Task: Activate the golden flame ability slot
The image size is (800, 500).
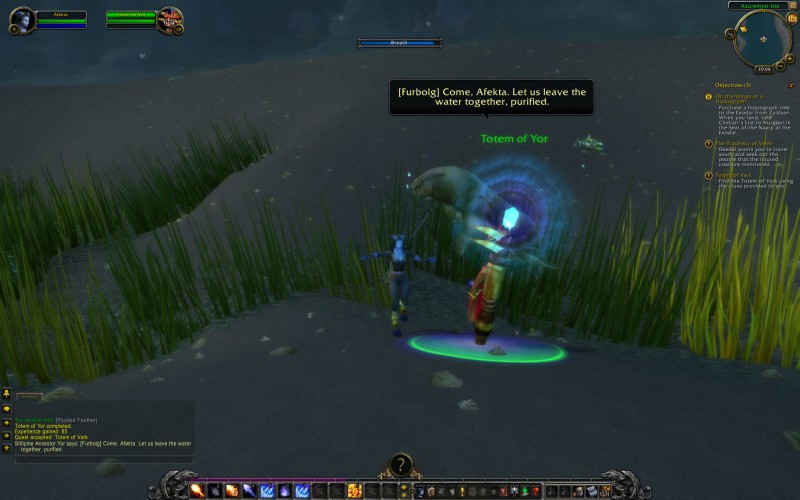Action: (x=354, y=490)
